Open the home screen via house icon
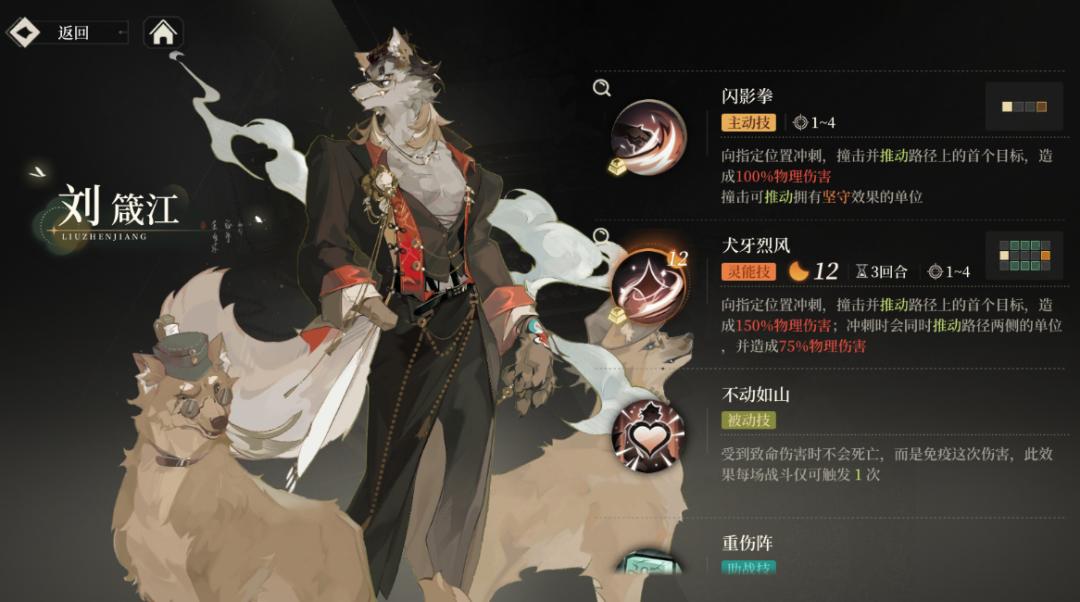This screenshot has width=1080, height=602. [x=163, y=33]
